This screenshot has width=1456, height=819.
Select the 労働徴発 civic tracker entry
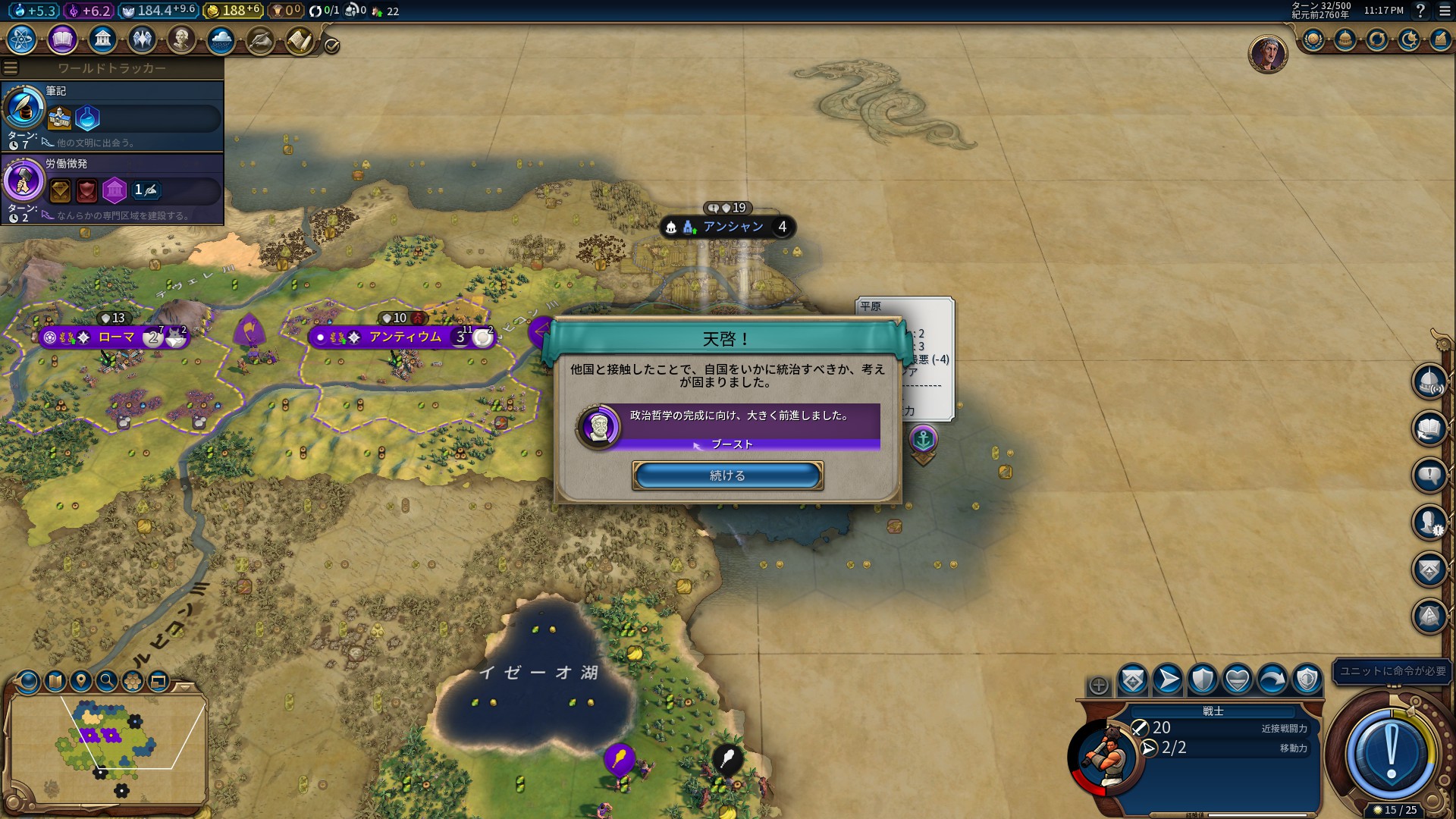click(112, 188)
